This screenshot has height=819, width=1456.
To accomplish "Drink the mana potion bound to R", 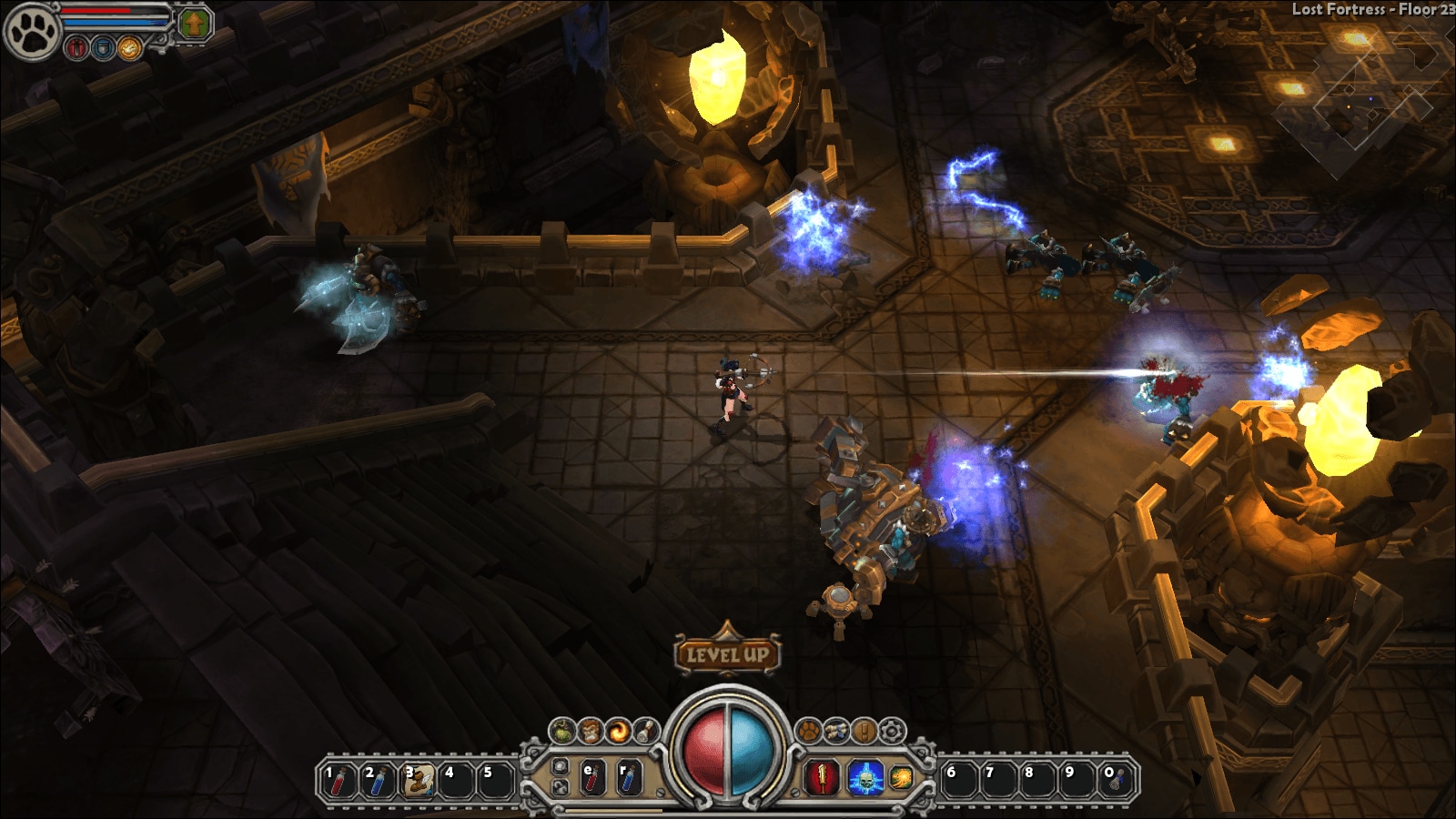I will 628,779.
